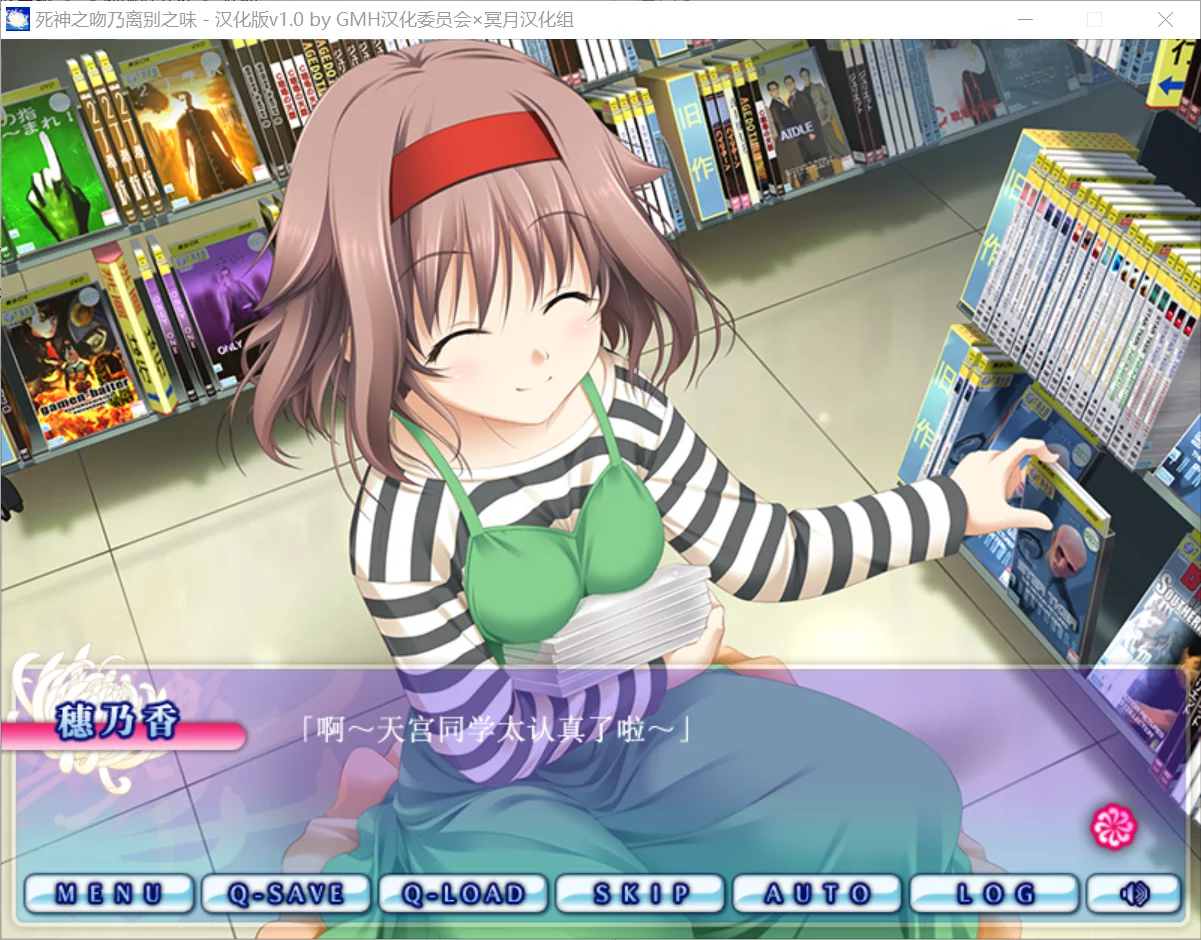Screen dimensions: 1201x940
Task: Load quick save via Q-LOAD
Action: point(463,893)
